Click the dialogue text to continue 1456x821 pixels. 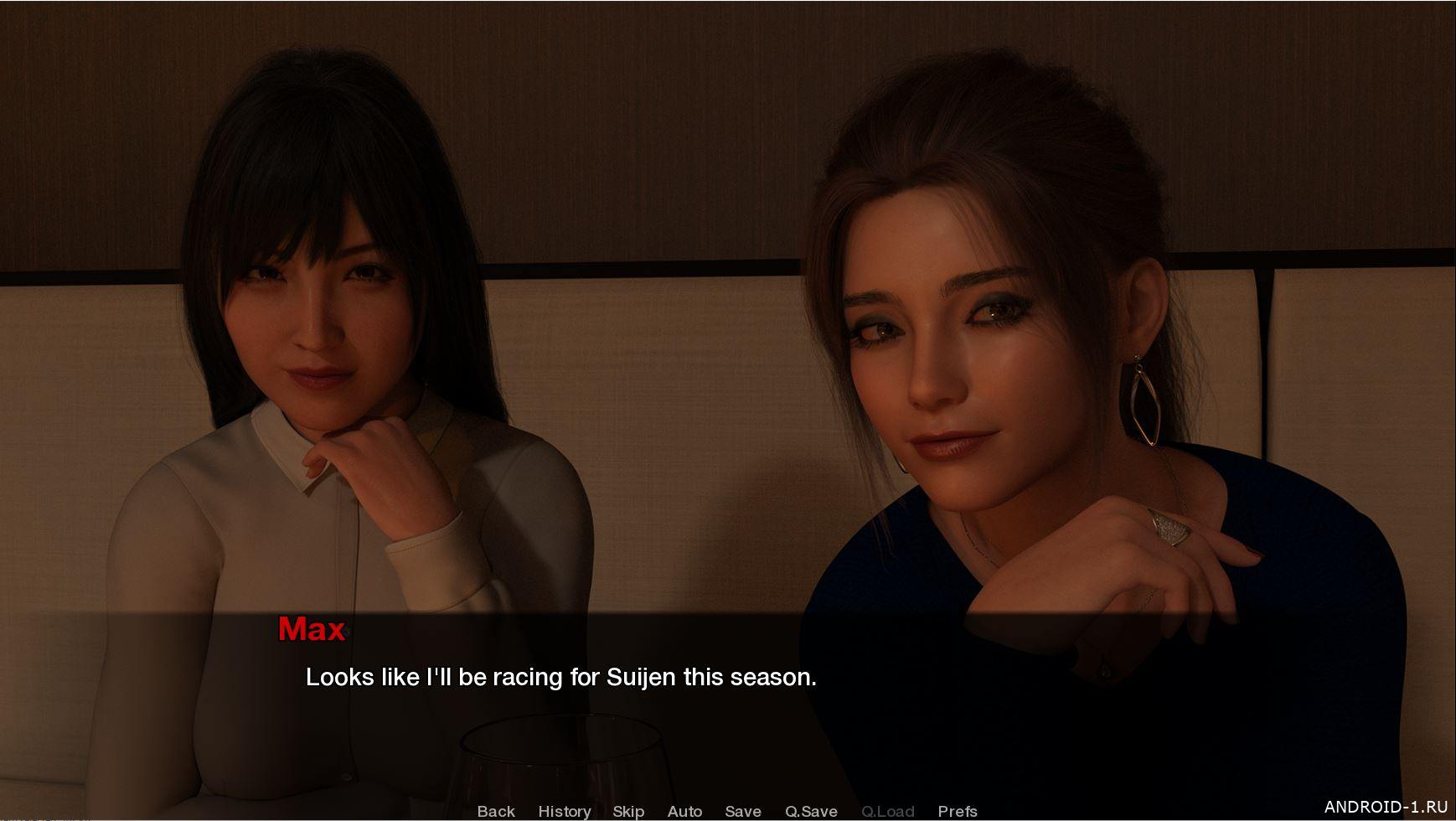[560, 677]
